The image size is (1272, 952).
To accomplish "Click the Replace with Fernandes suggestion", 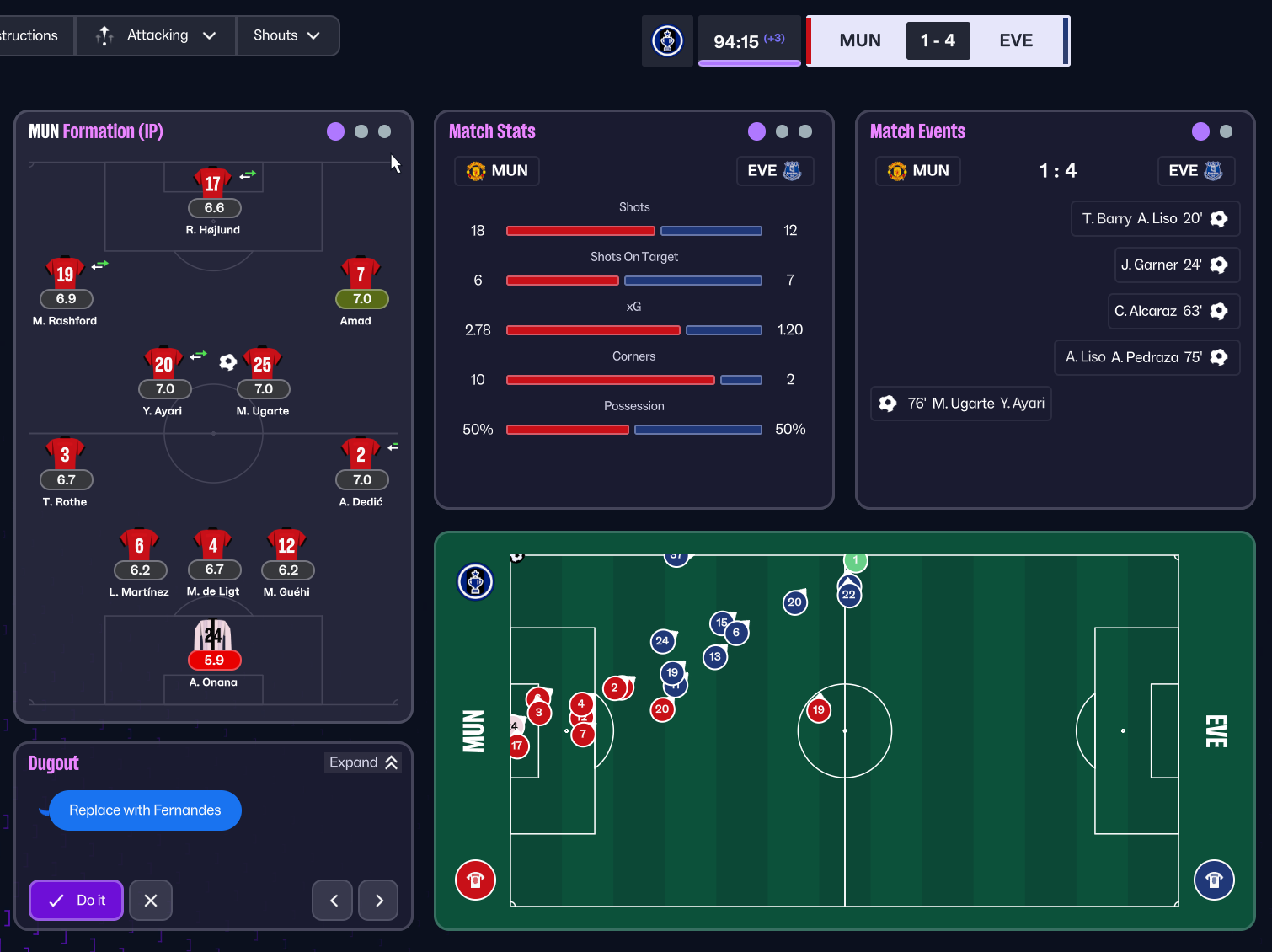I will coord(145,810).
